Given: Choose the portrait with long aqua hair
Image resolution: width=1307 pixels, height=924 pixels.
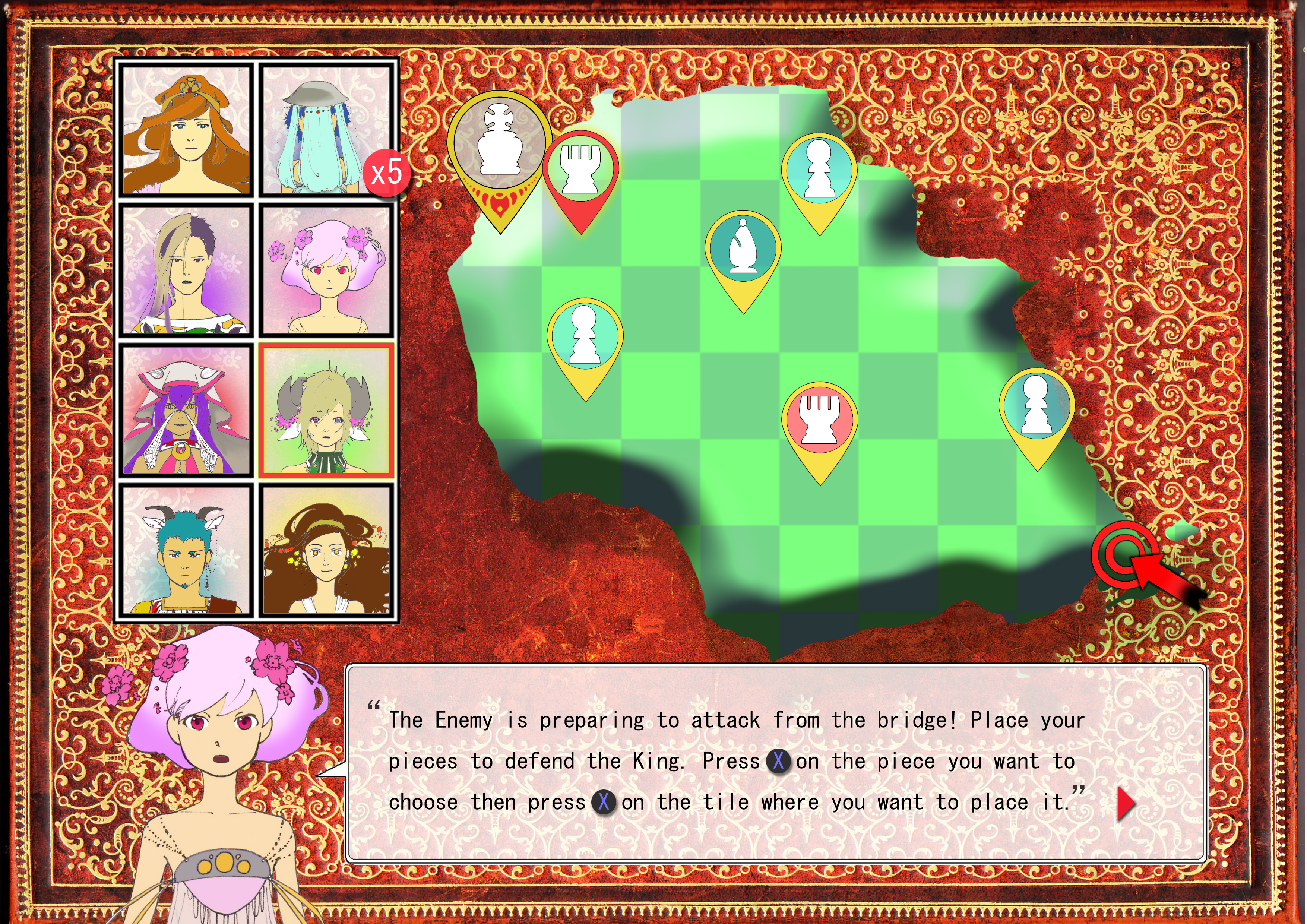Looking at the screenshot, I should tap(326, 130).
